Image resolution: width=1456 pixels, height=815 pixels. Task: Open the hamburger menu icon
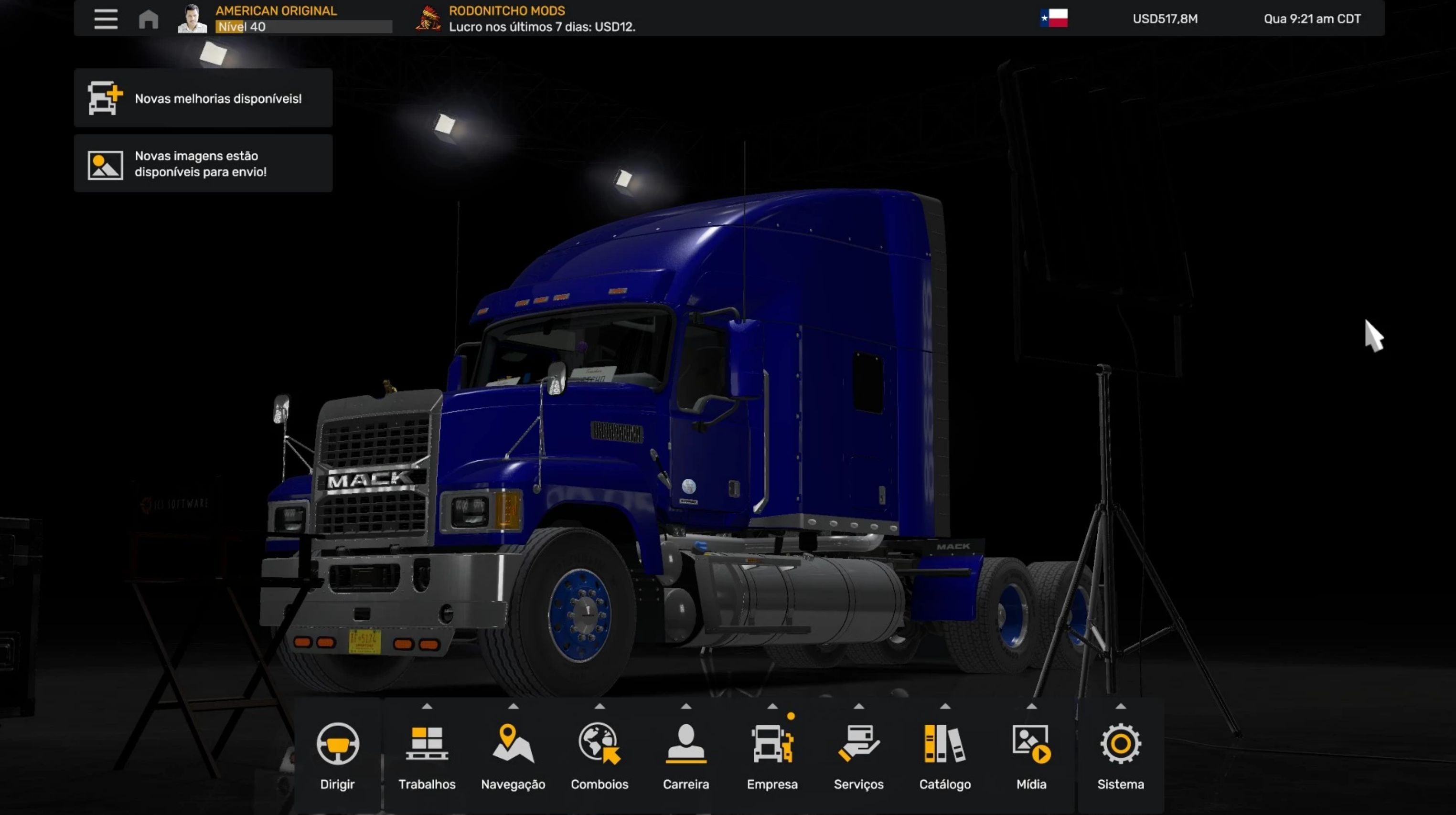pyautogui.click(x=106, y=19)
